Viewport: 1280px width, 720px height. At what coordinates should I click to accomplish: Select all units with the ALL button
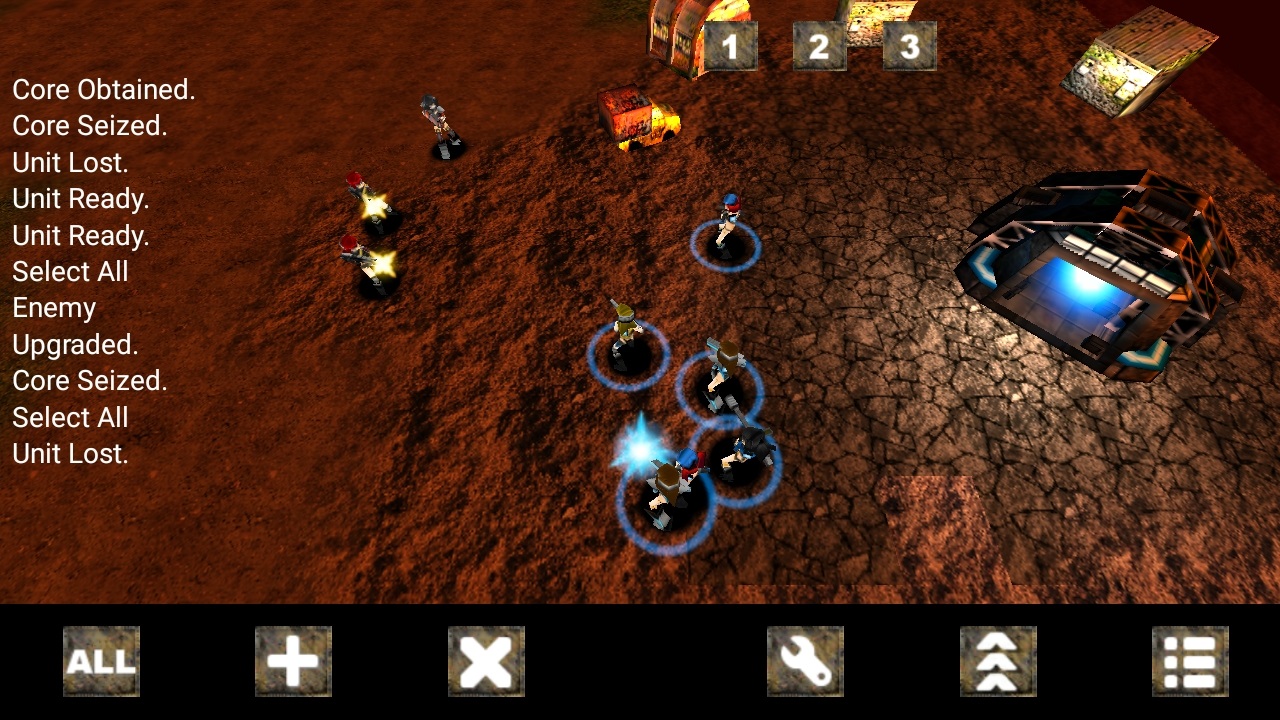pos(101,661)
